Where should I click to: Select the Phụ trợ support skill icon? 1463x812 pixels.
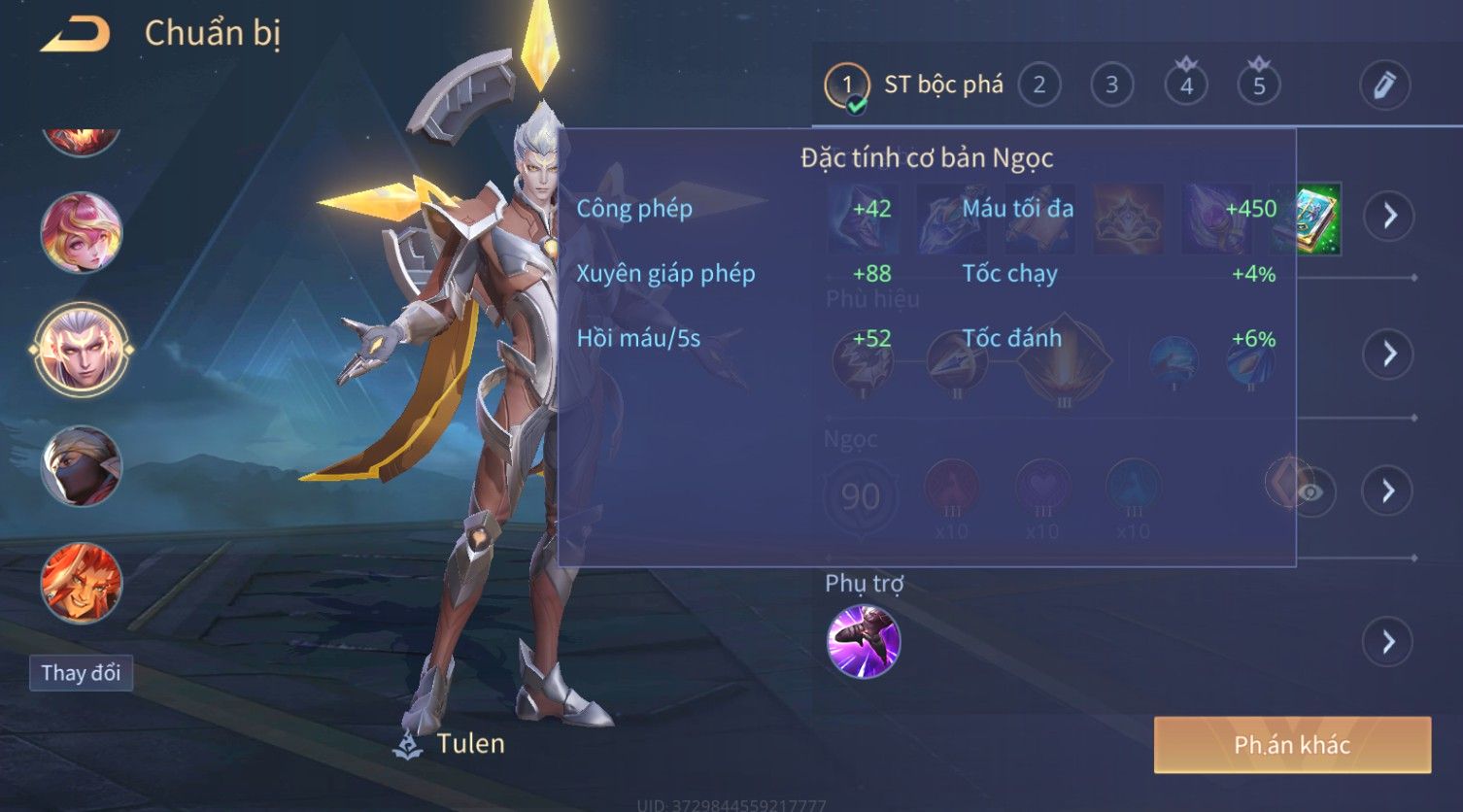pyautogui.click(x=863, y=641)
